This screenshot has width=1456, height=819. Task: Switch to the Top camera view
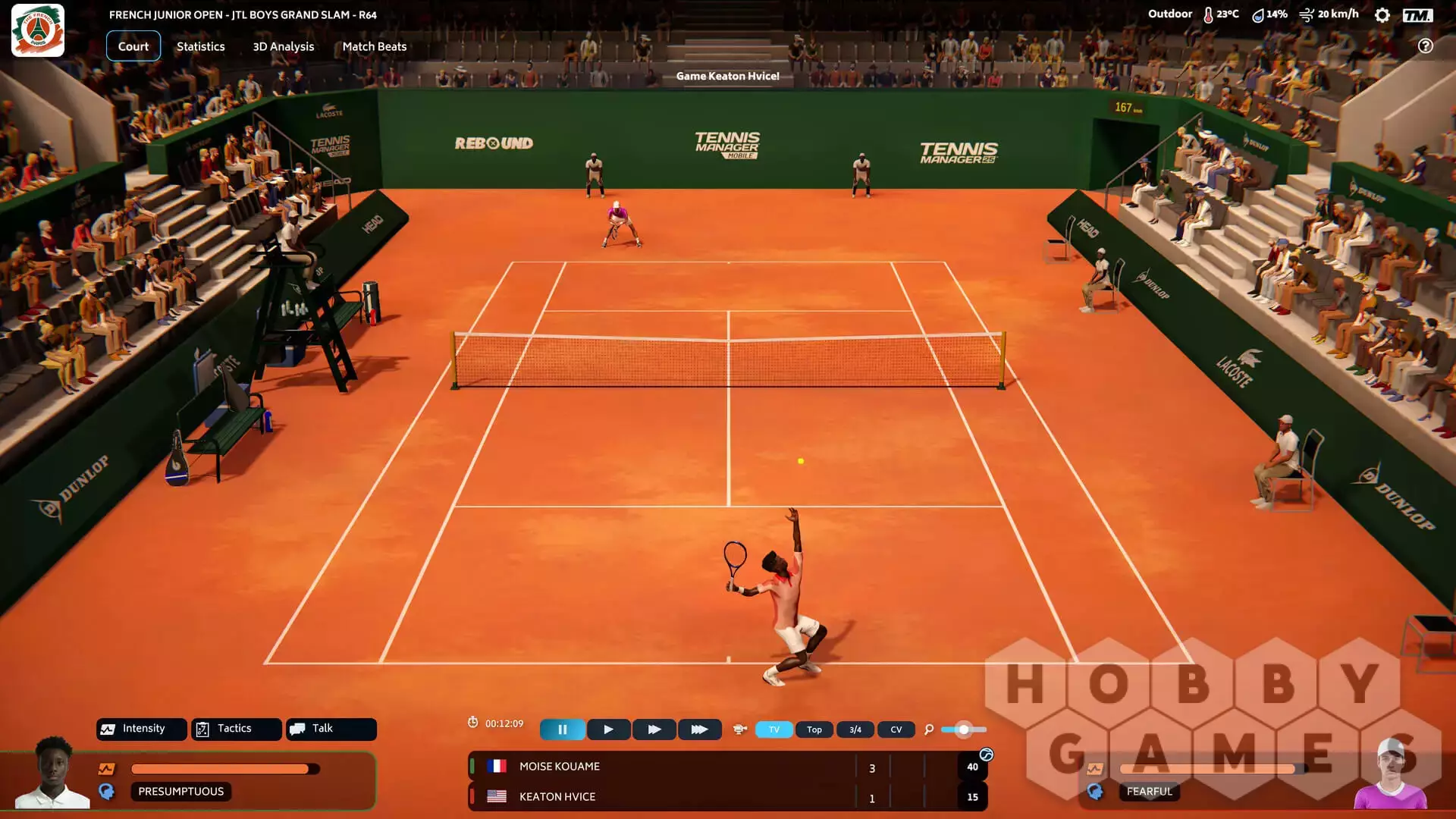(814, 730)
